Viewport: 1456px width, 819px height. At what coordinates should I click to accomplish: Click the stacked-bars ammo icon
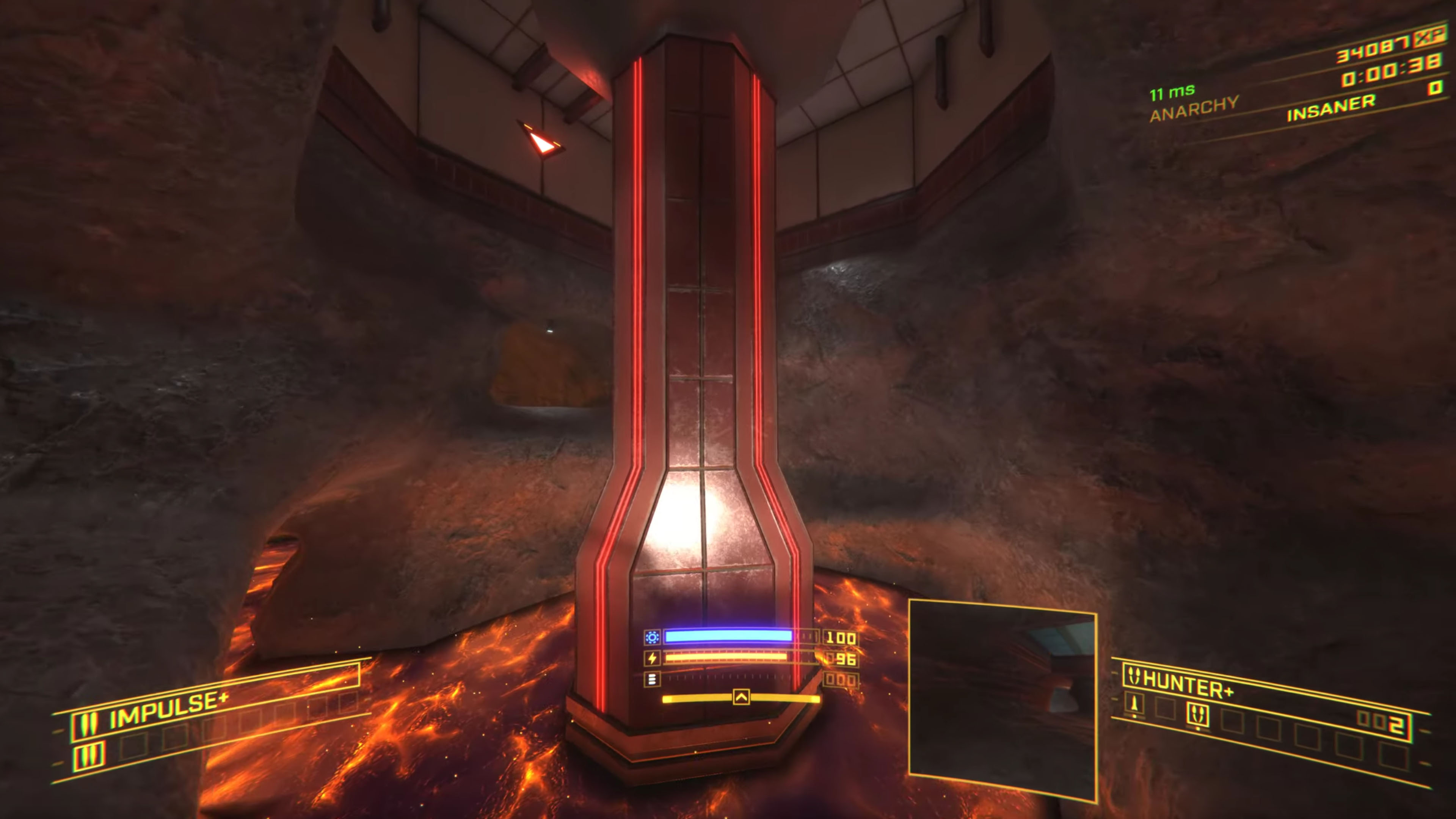652,679
